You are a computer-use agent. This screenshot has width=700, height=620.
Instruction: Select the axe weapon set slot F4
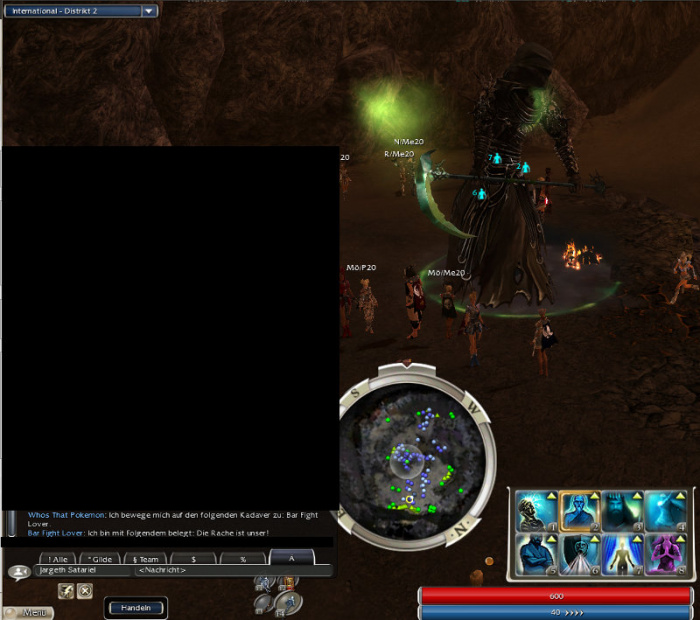[288, 601]
